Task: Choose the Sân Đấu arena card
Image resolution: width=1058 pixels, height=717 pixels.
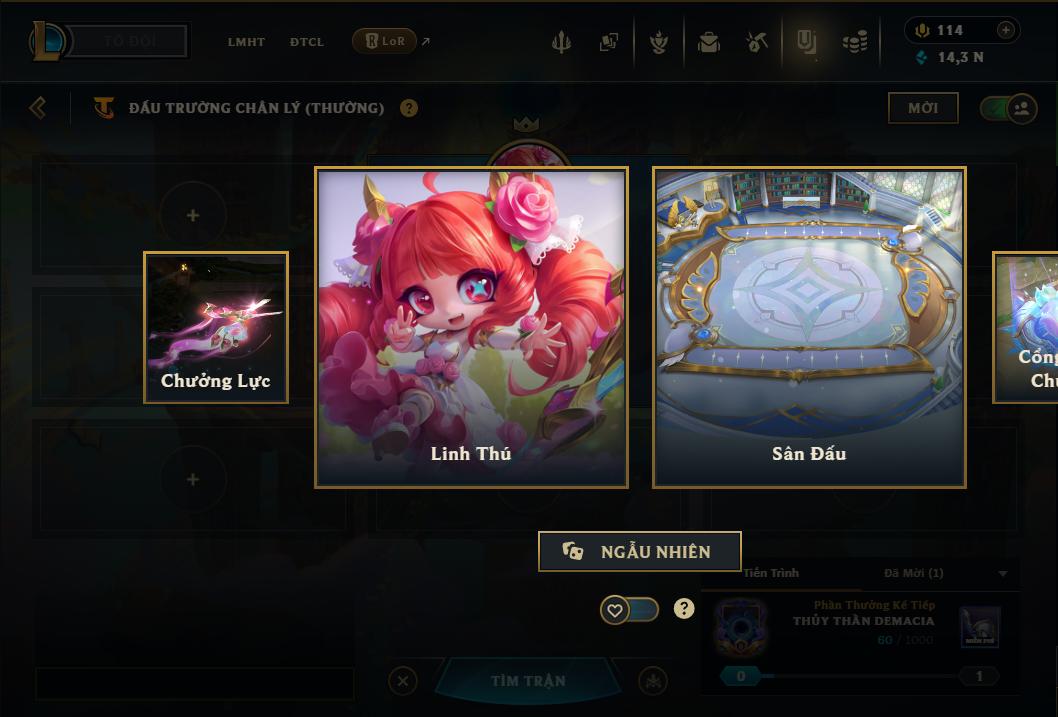Action: click(809, 327)
